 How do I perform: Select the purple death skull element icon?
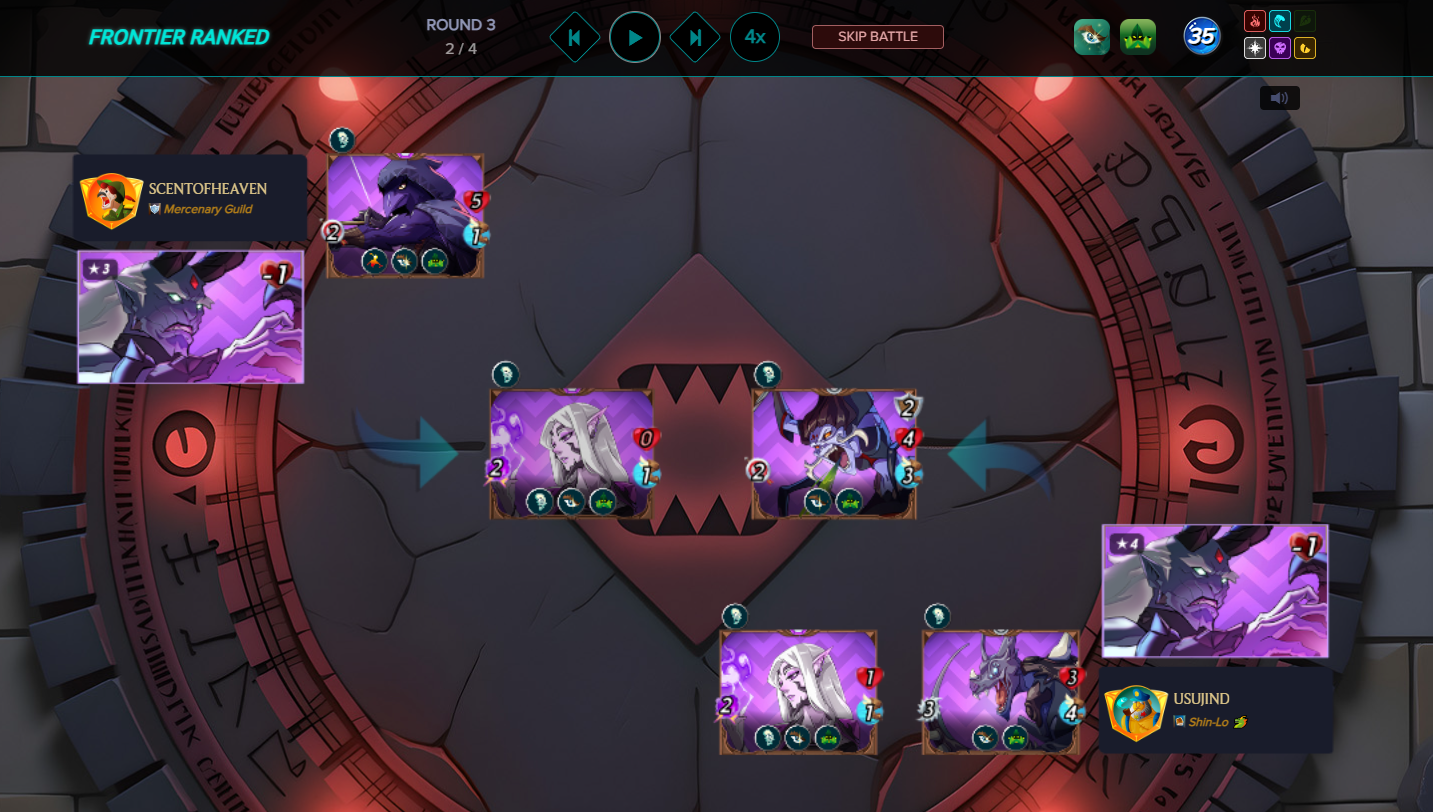(1280, 48)
